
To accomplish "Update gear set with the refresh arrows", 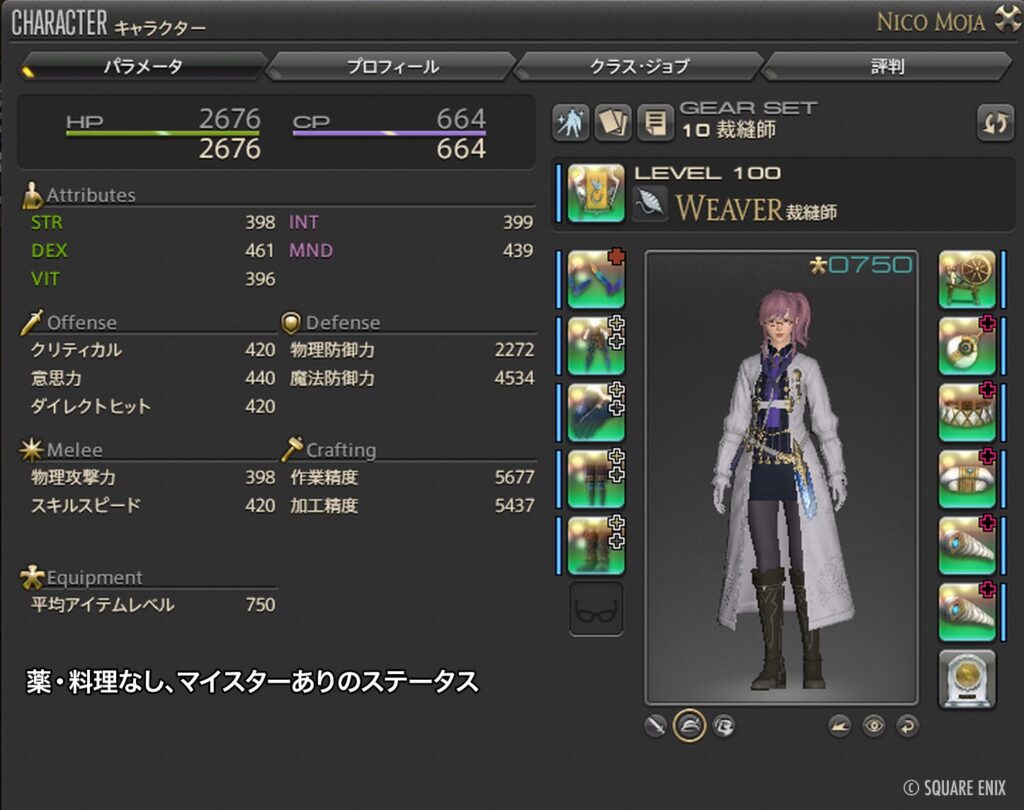I will 995,123.
